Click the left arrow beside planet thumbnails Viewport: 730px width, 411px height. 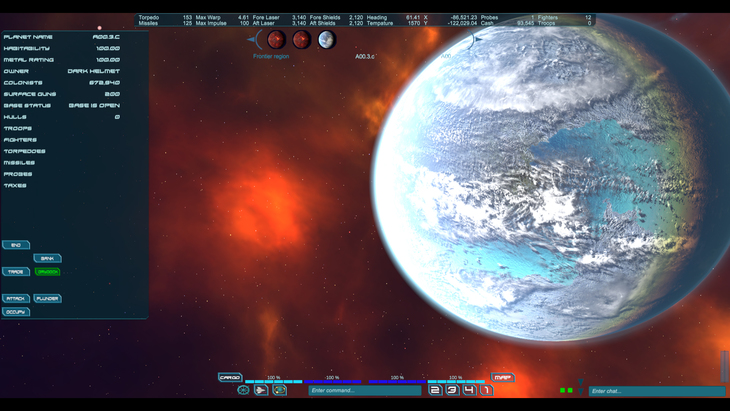click(254, 40)
